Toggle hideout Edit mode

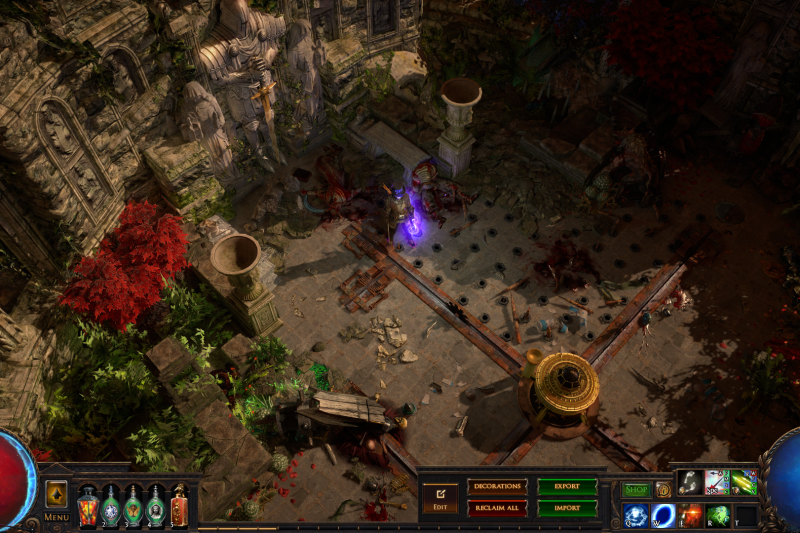pyautogui.click(x=440, y=496)
